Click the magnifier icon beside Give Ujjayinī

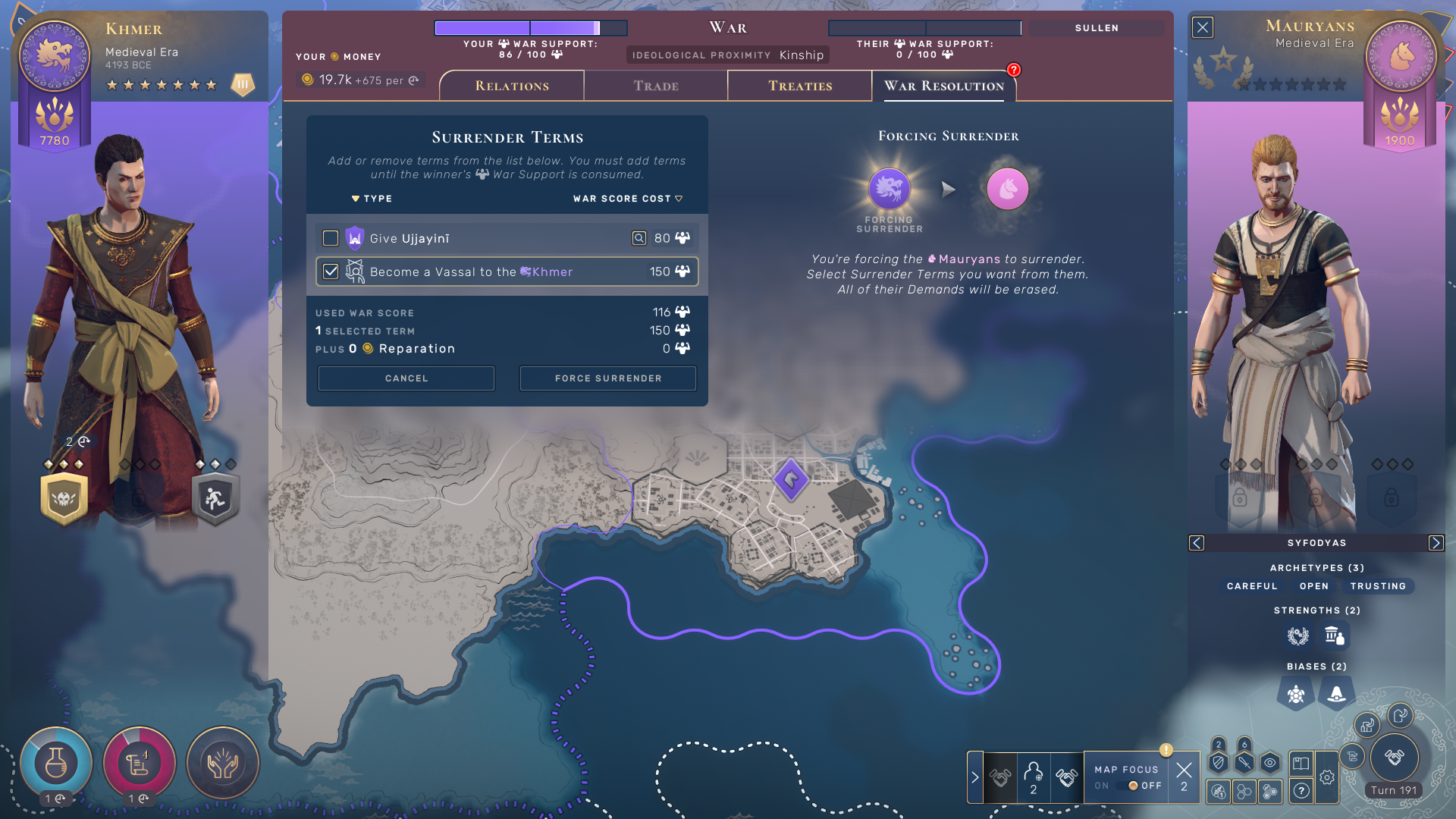pos(639,237)
